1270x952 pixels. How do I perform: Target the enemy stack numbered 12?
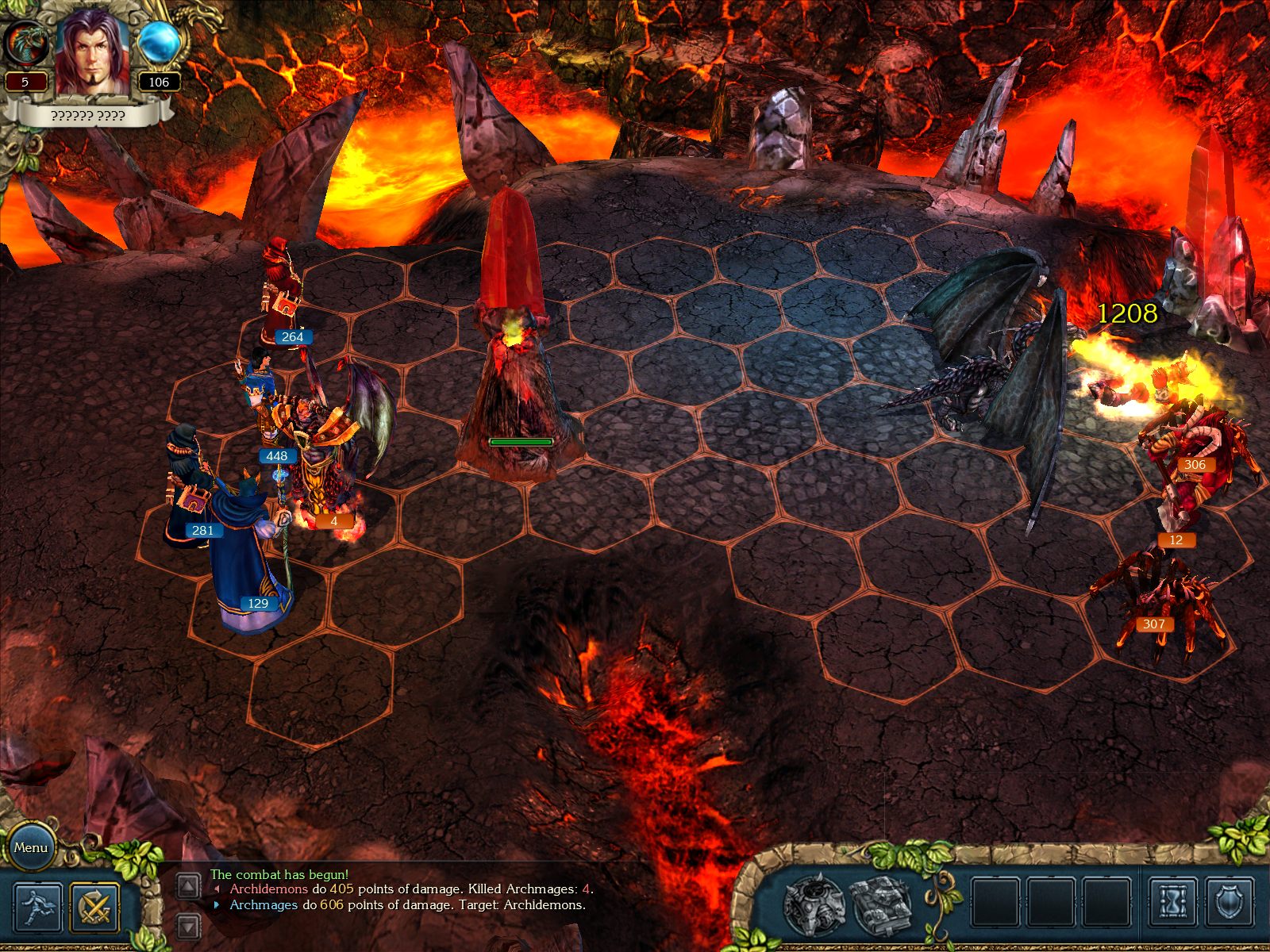coord(1175,508)
